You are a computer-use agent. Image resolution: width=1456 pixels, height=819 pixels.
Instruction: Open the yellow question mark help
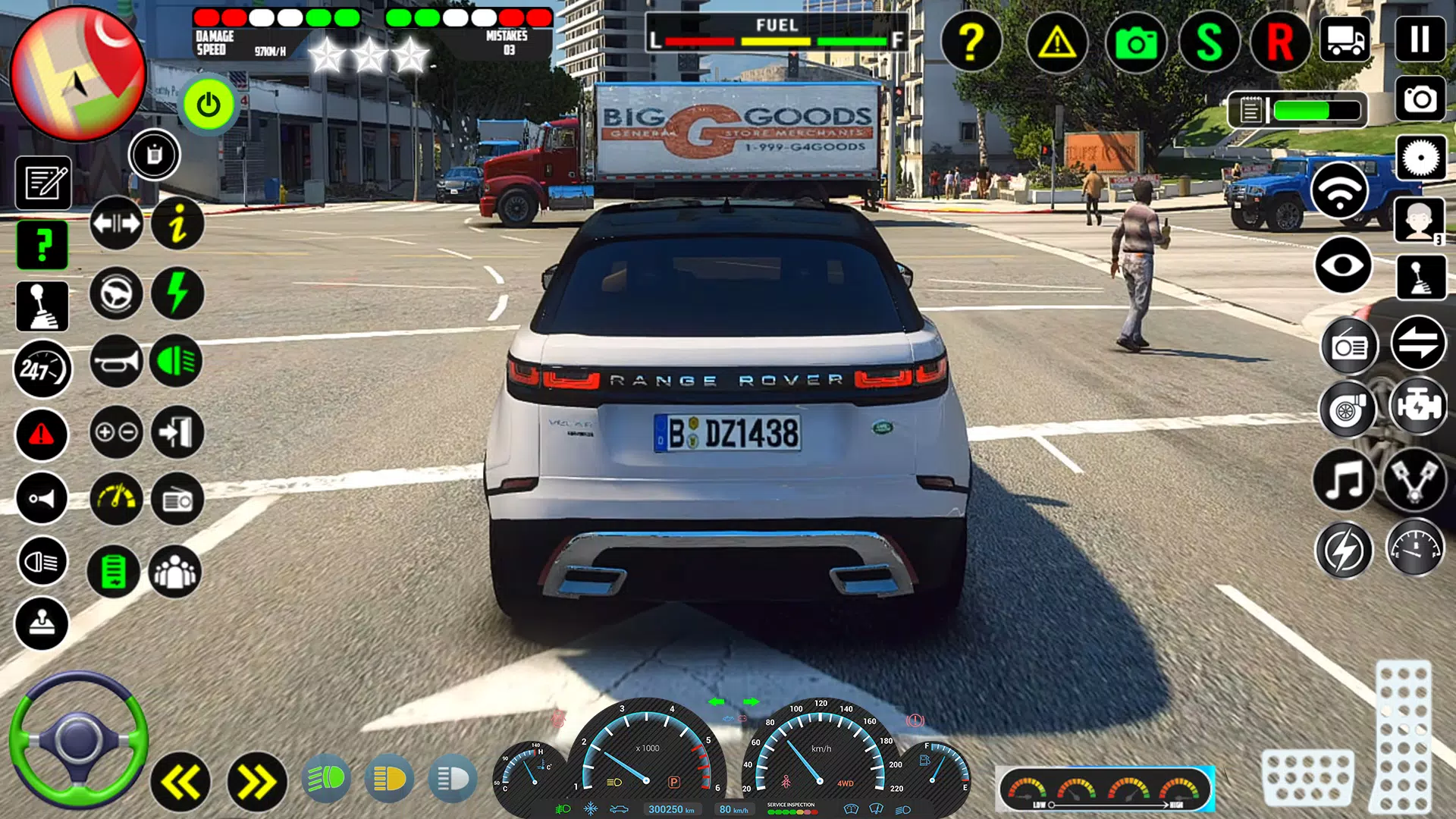click(x=971, y=42)
